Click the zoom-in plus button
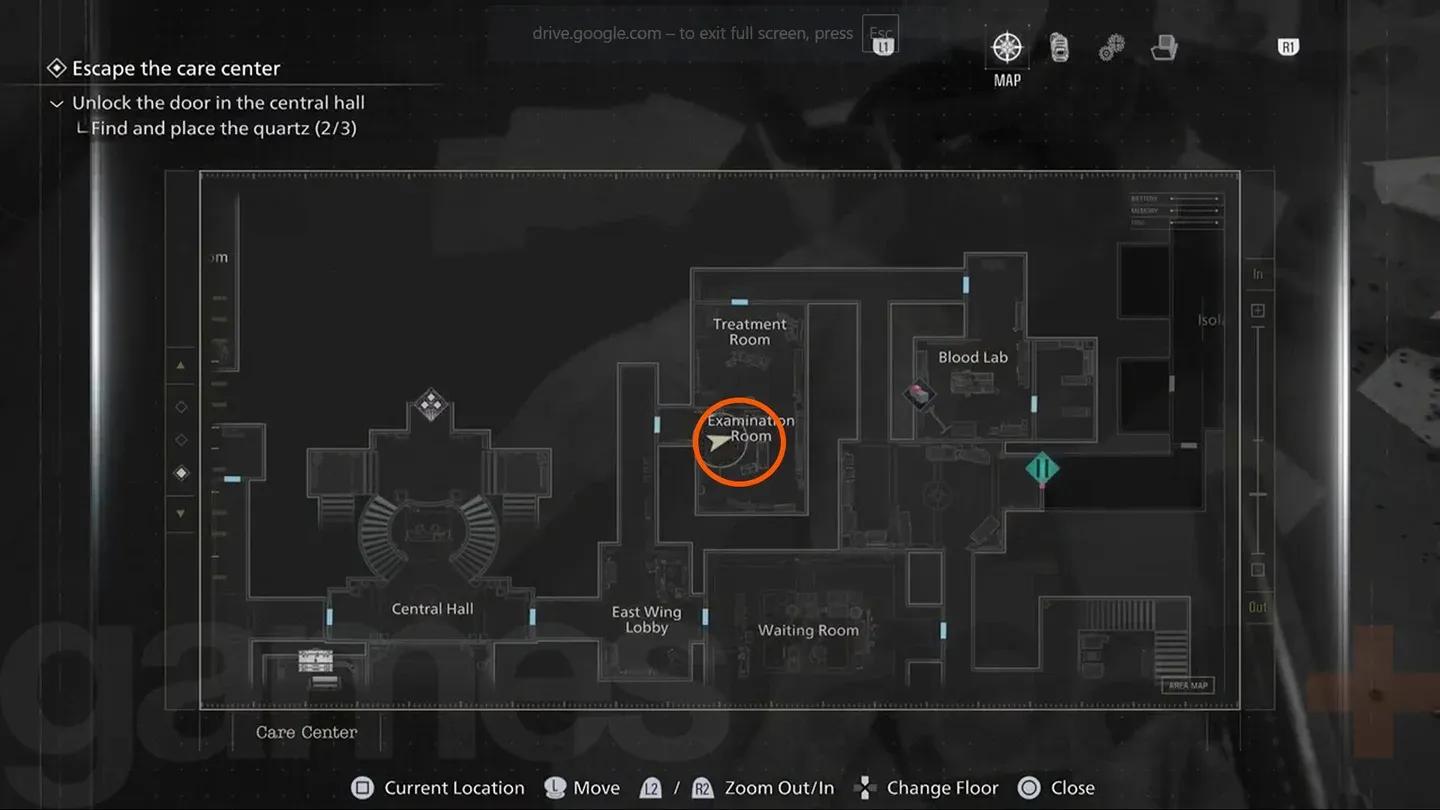This screenshot has height=810, width=1440. pyautogui.click(x=1258, y=311)
